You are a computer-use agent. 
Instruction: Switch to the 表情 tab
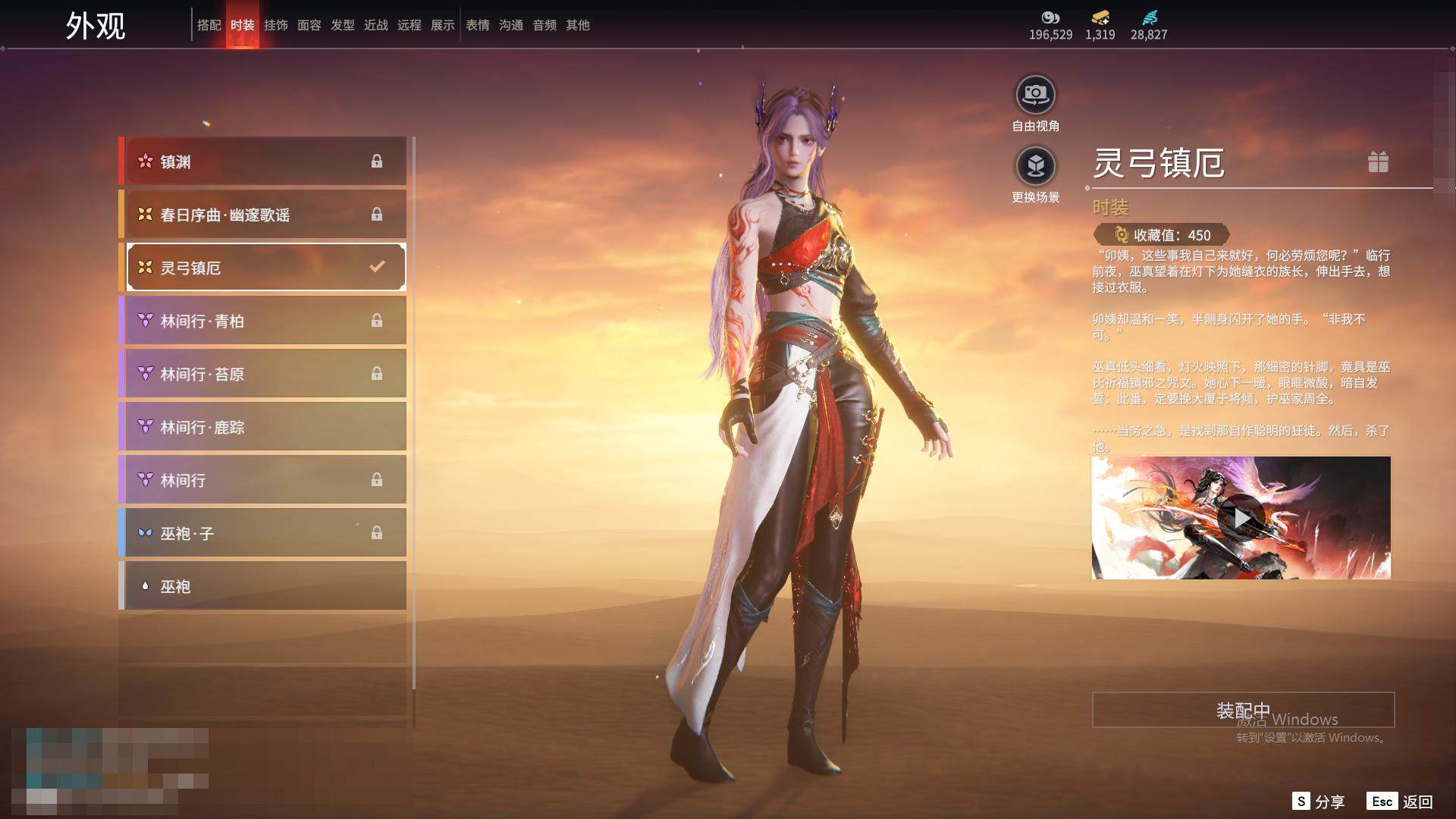click(x=477, y=25)
